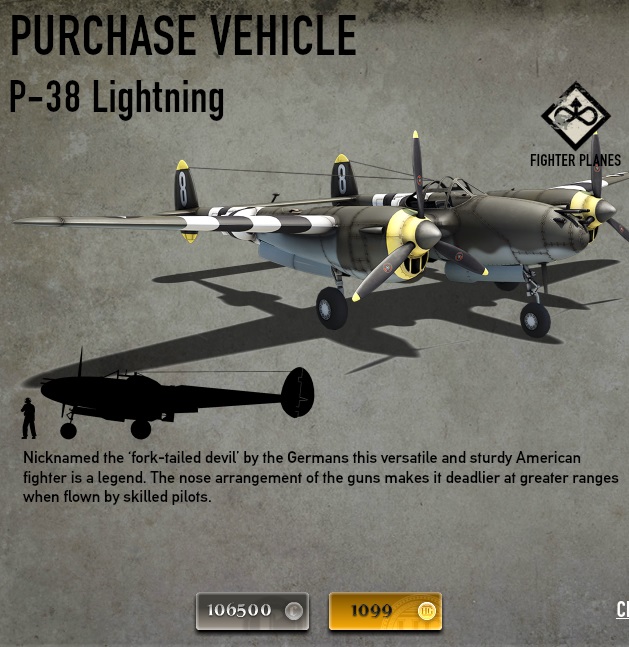629x647 pixels.
Task: Select the Fighter Planes category icon
Action: pos(575,116)
